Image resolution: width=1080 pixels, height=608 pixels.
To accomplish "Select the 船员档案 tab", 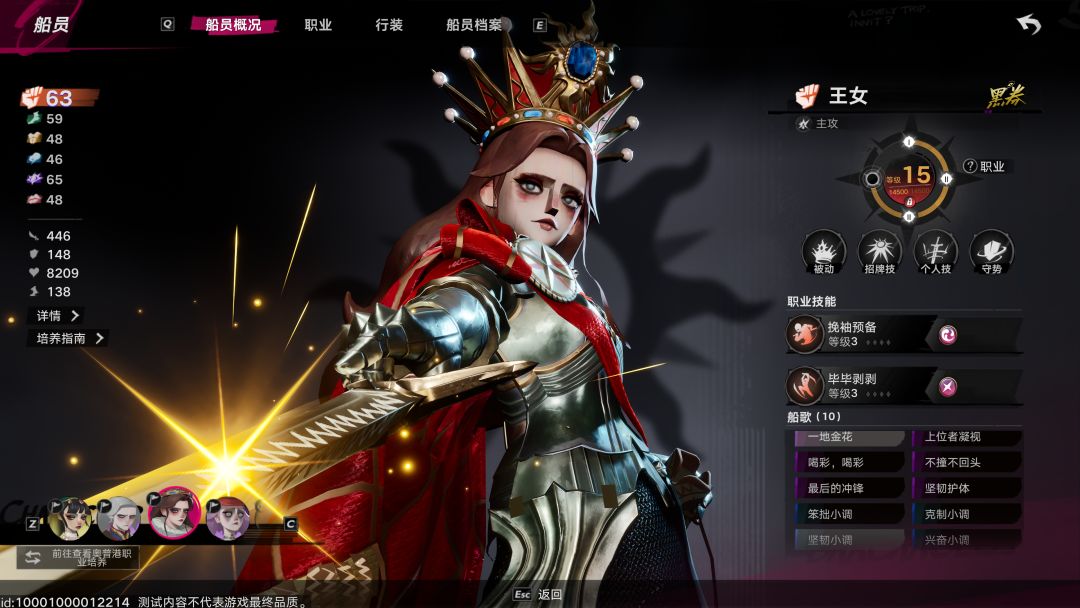I will click(474, 25).
